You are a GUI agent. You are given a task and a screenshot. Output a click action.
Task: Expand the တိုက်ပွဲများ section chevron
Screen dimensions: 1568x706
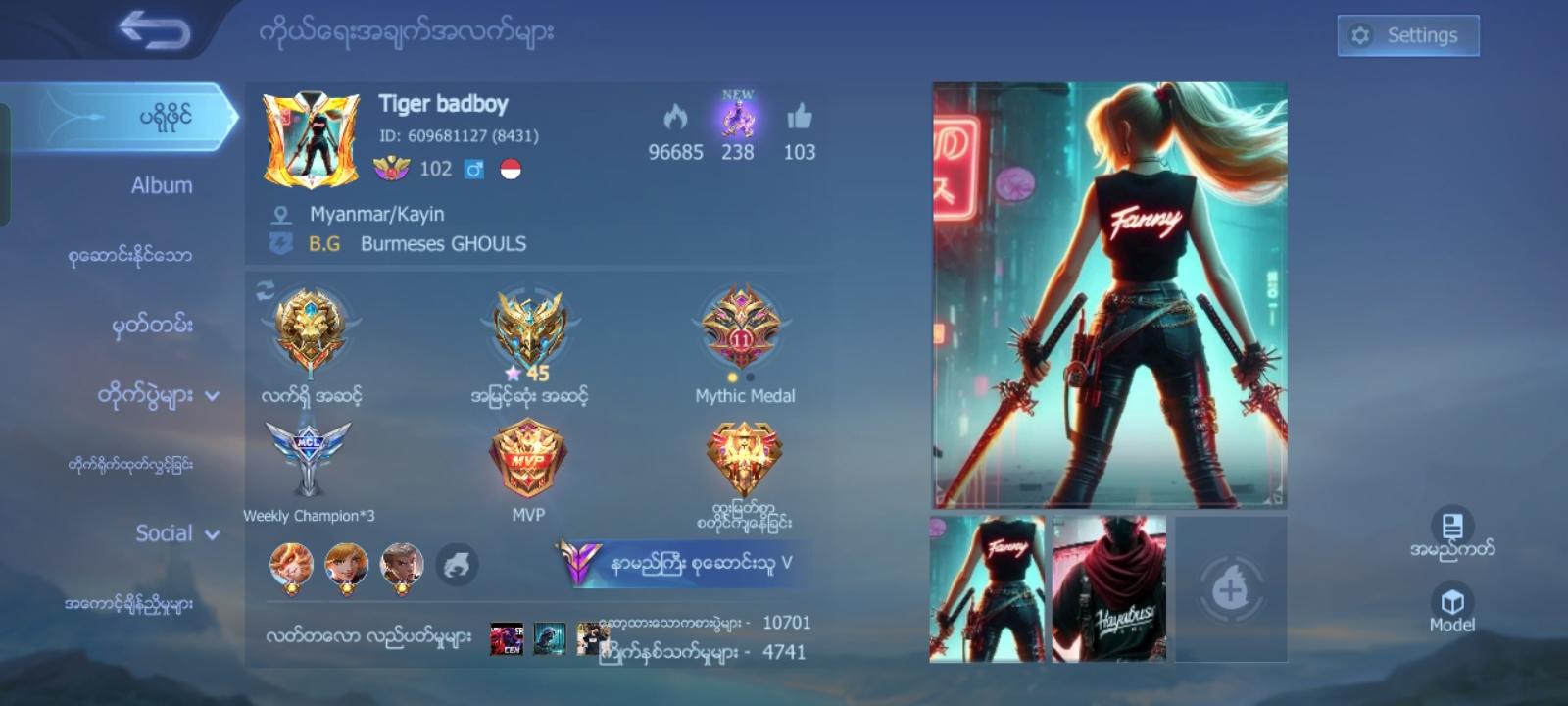coord(211,396)
